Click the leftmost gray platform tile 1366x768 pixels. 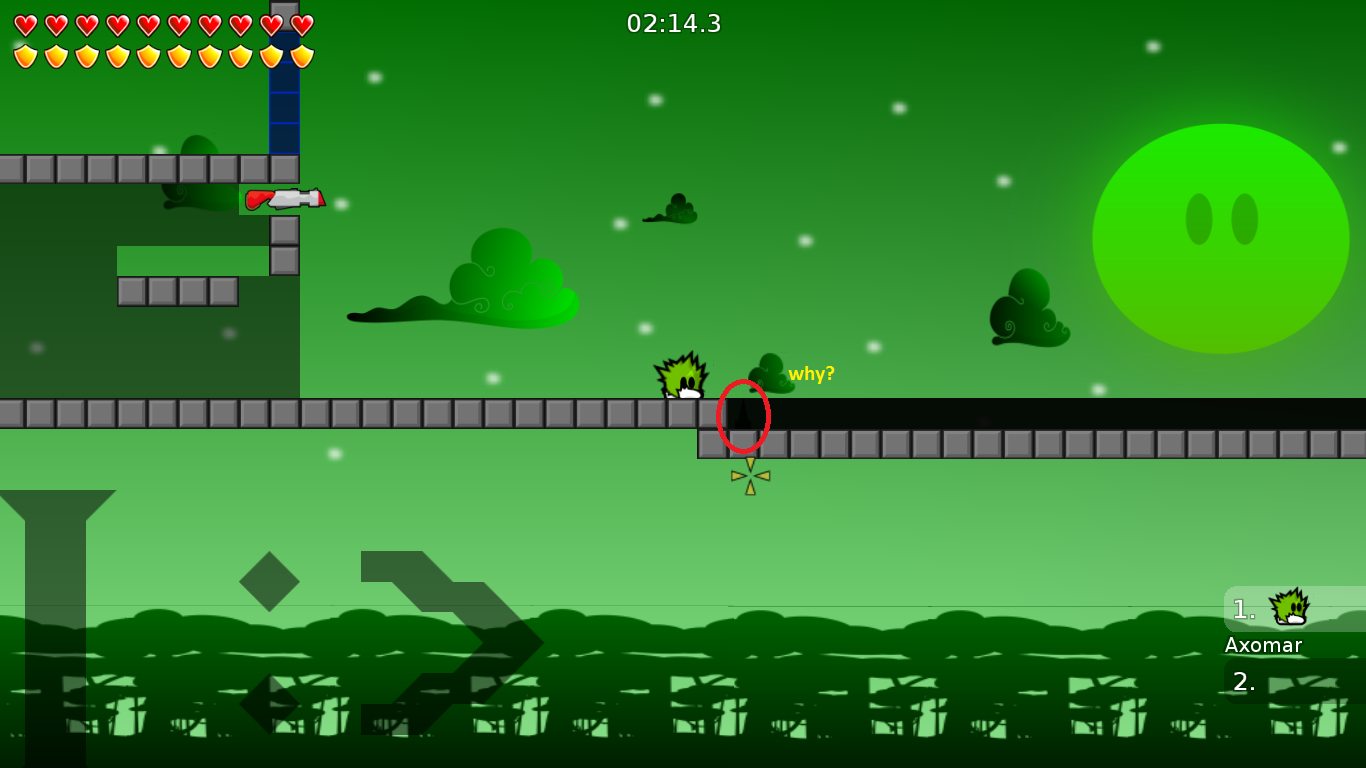point(12,411)
